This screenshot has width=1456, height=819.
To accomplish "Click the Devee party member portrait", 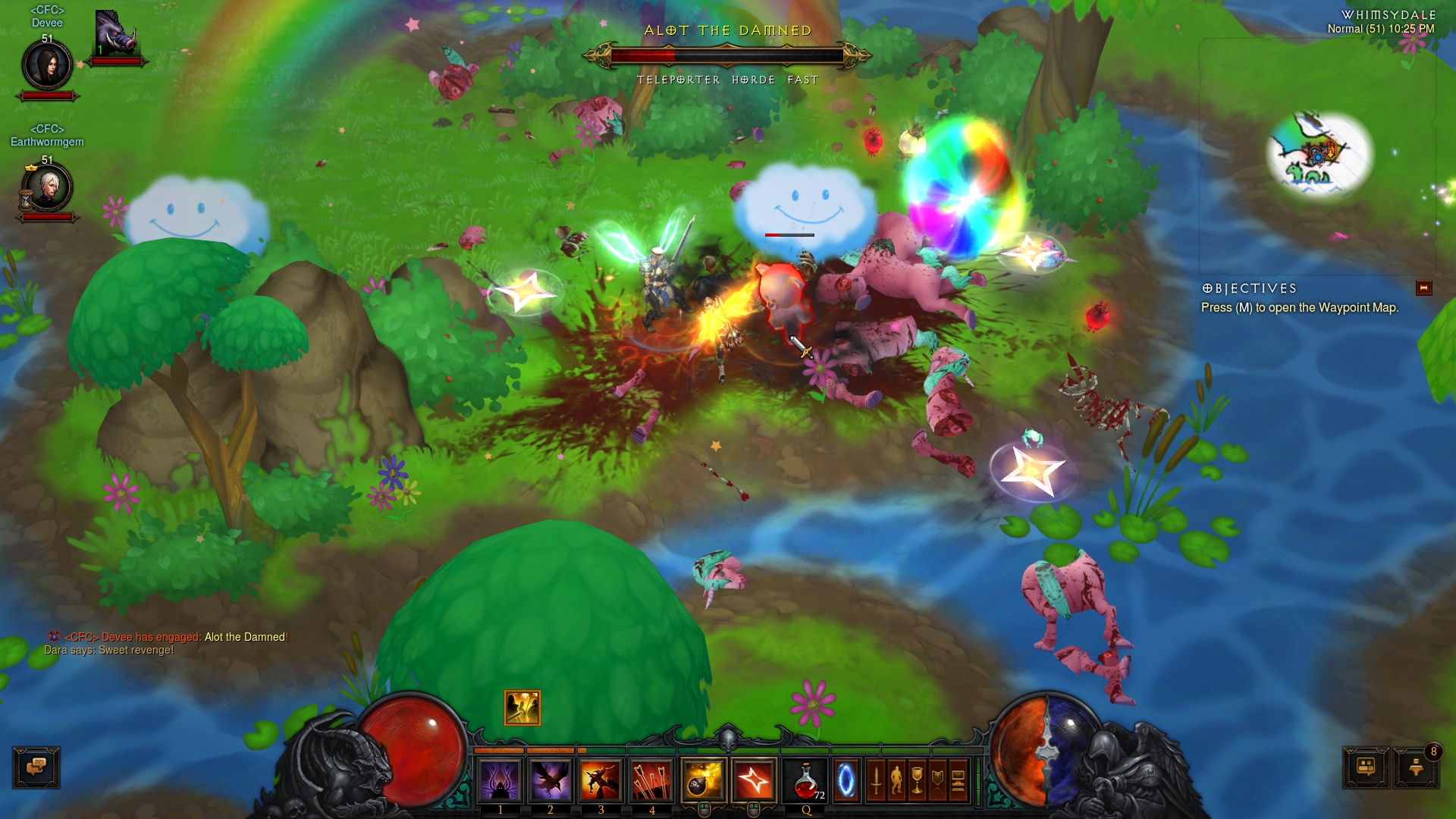I will 47,65.
